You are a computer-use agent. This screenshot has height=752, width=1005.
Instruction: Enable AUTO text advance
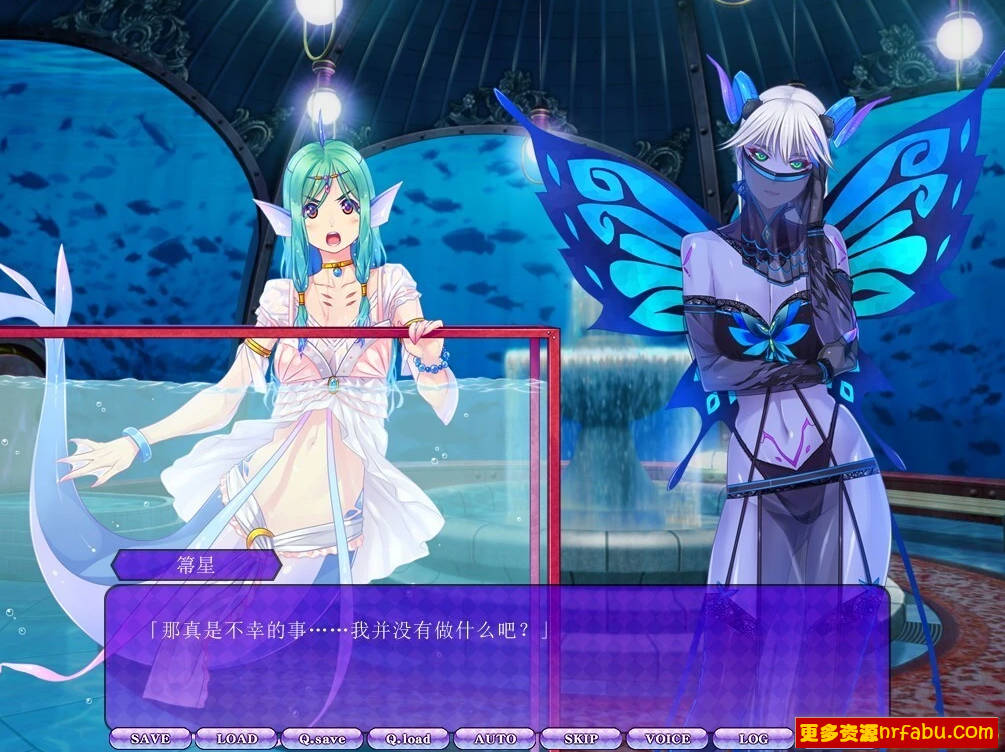[495, 739]
